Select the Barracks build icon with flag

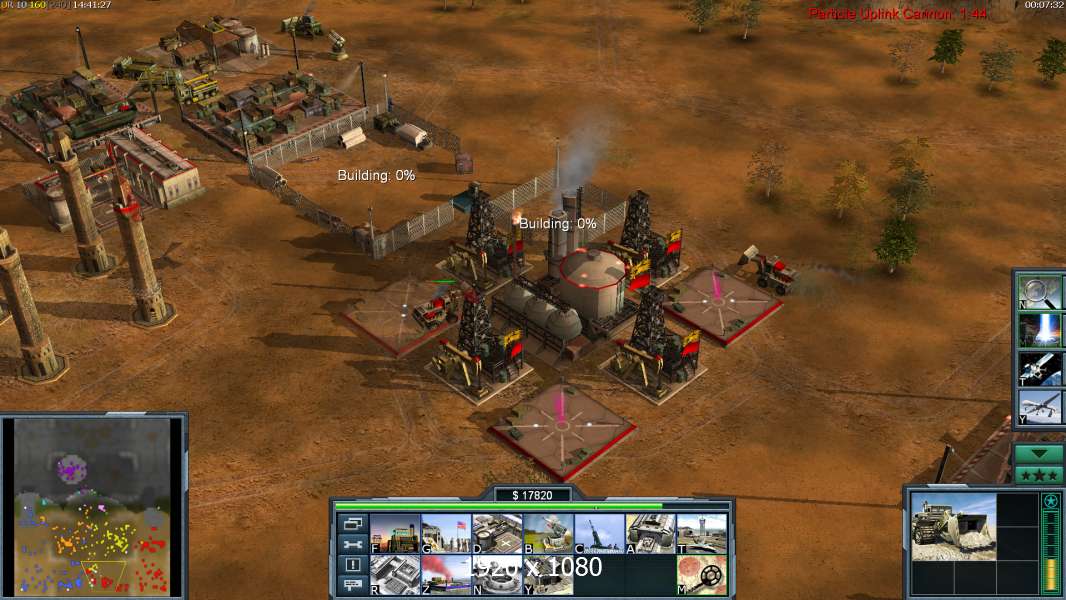445,534
